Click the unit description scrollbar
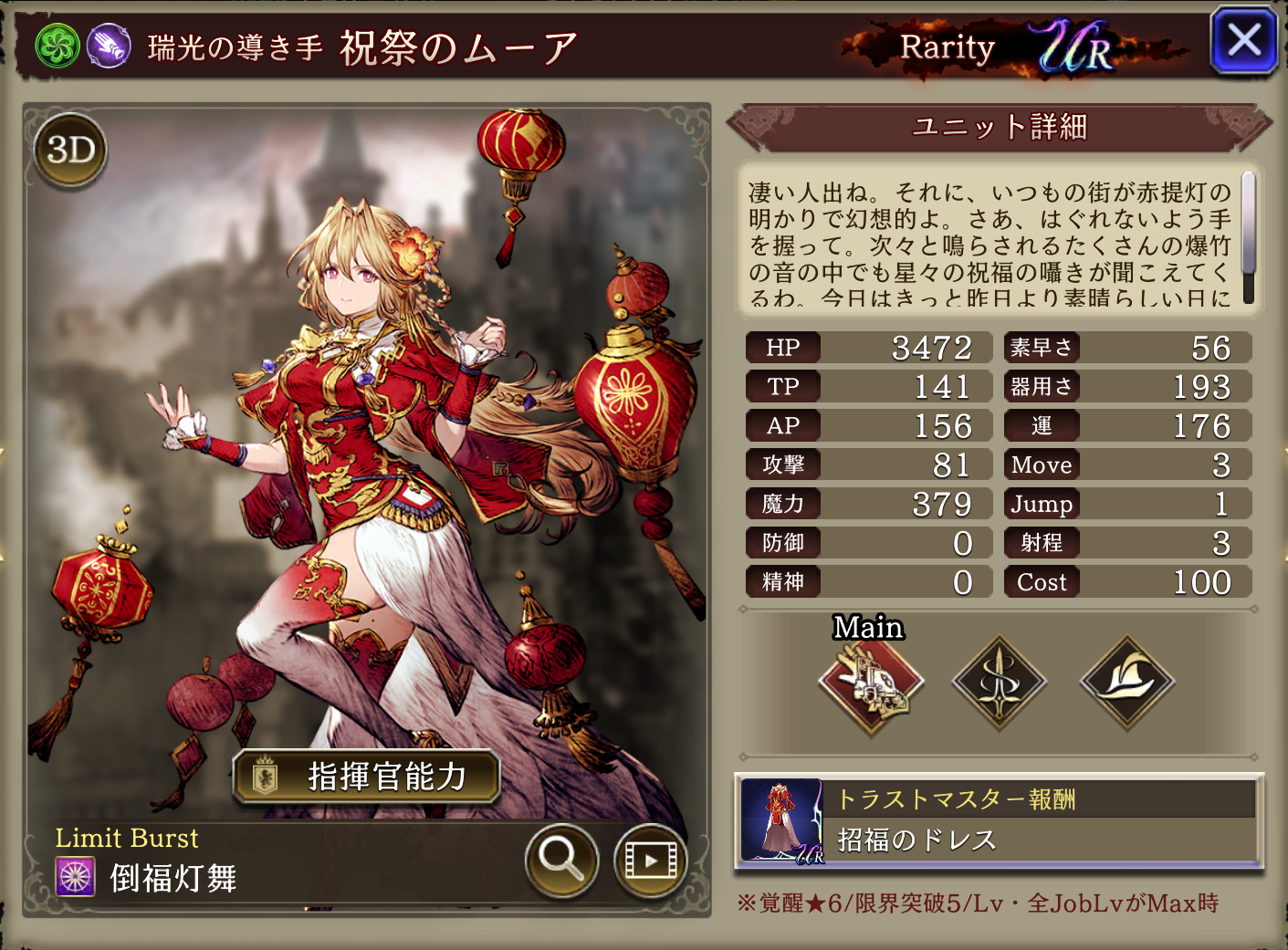 point(1248,237)
